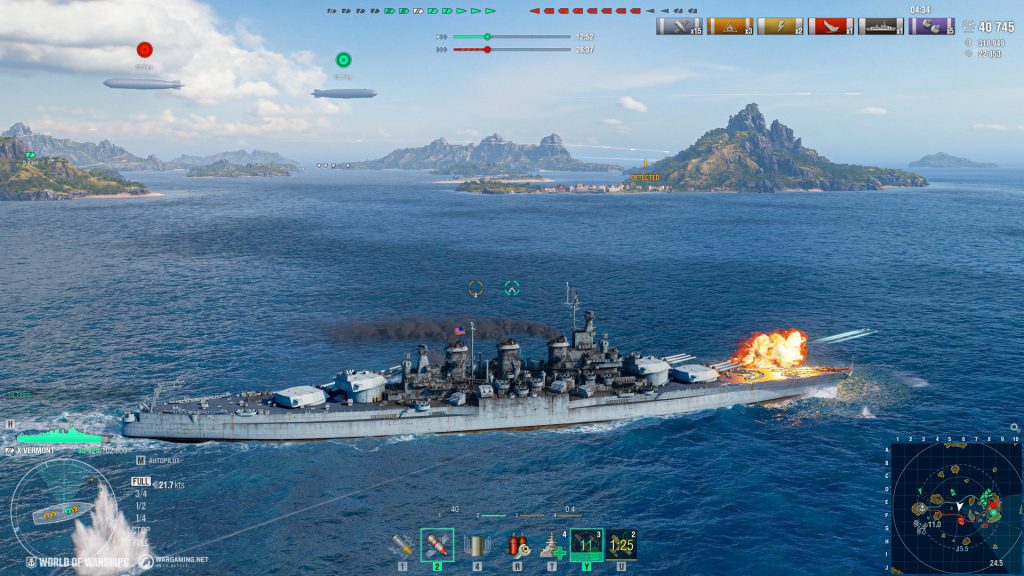This screenshot has height=576, width=1024.
Task: Set engine throttle to Full
Action: coord(140,481)
